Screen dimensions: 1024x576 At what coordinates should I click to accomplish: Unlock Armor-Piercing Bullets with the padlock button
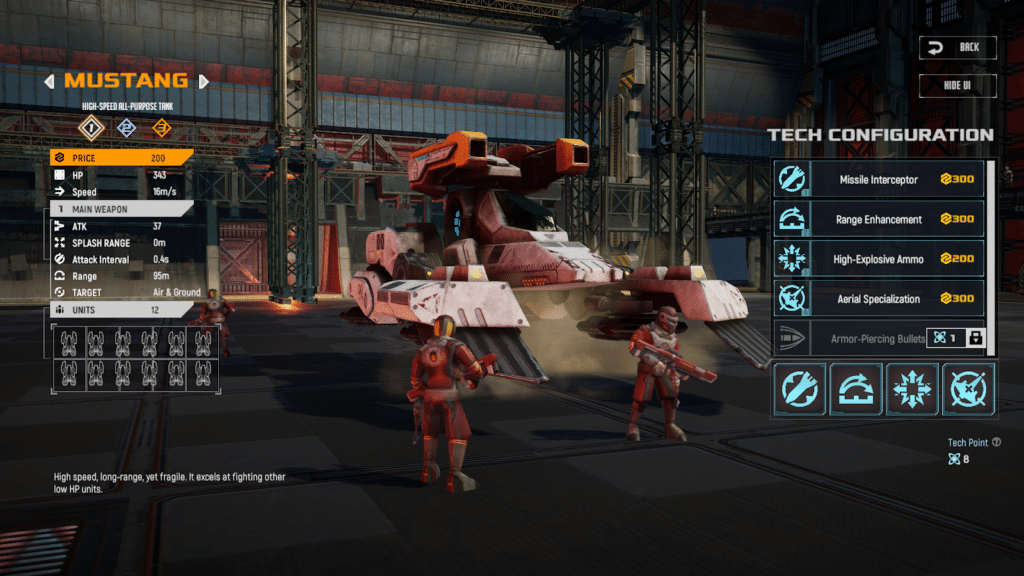point(975,338)
